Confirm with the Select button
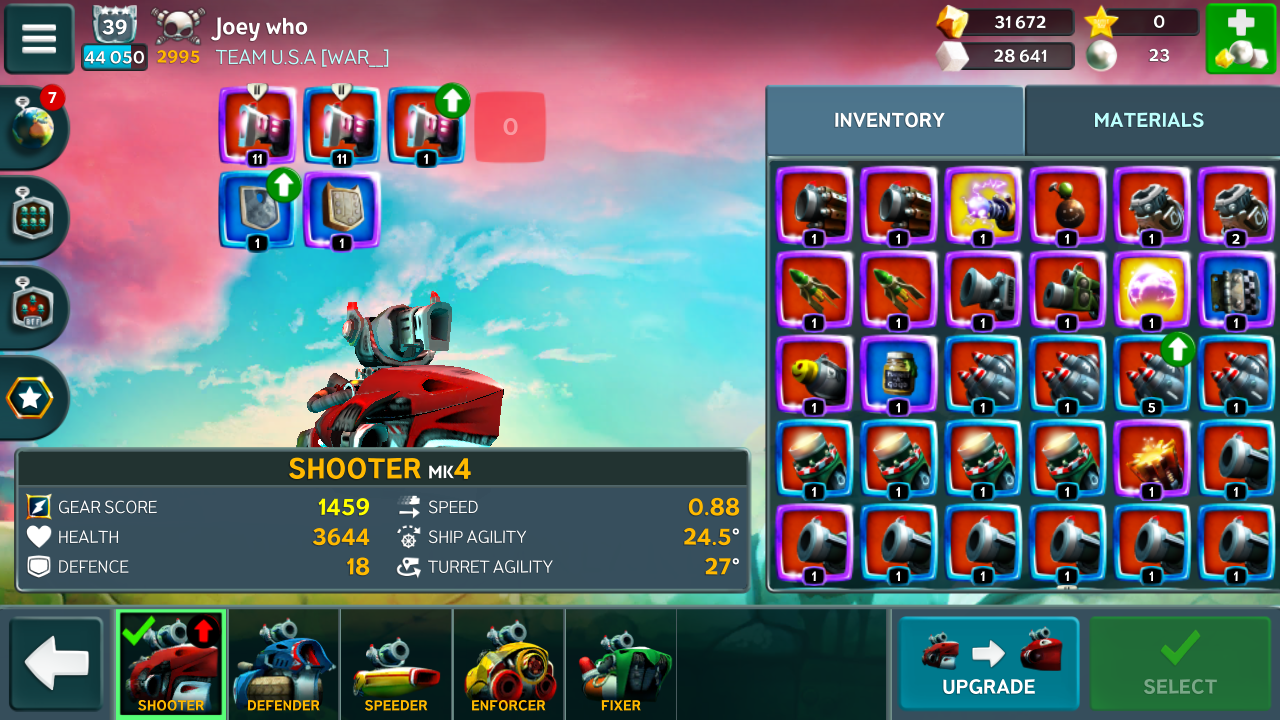This screenshot has width=1280, height=720. [x=1180, y=663]
